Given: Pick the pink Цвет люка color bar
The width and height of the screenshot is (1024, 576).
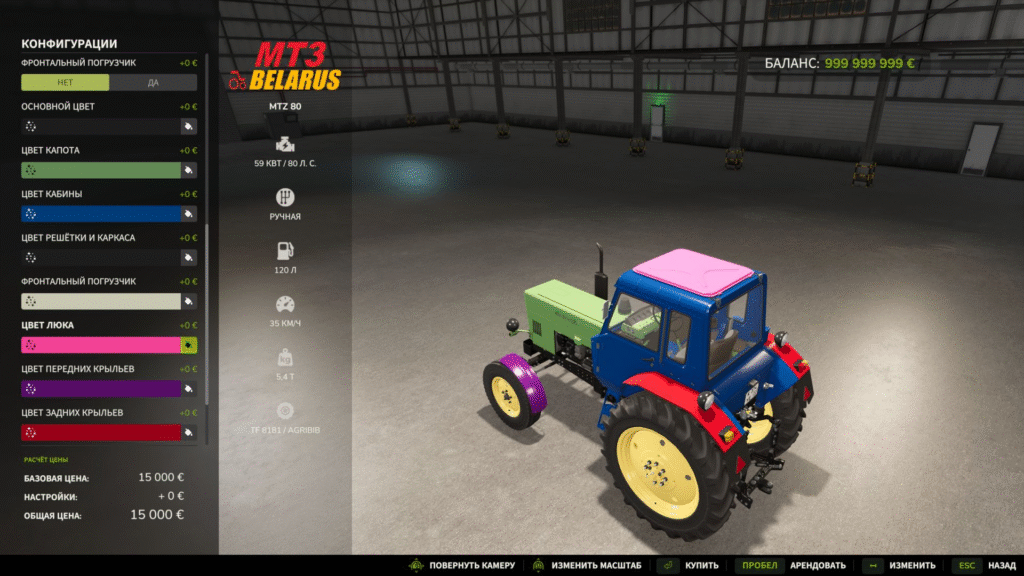Looking at the screenshot, I should click(x=100, y=345).
